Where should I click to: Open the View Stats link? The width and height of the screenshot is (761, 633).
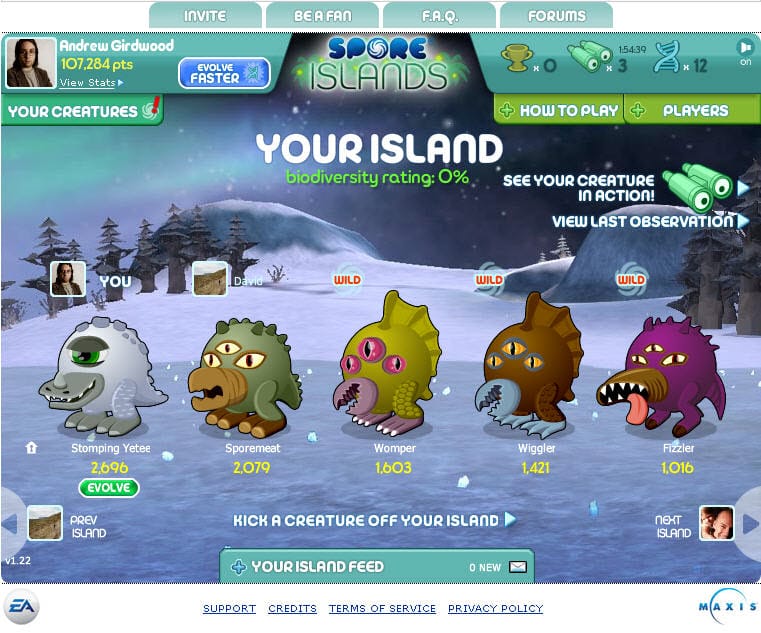[90, 83]
